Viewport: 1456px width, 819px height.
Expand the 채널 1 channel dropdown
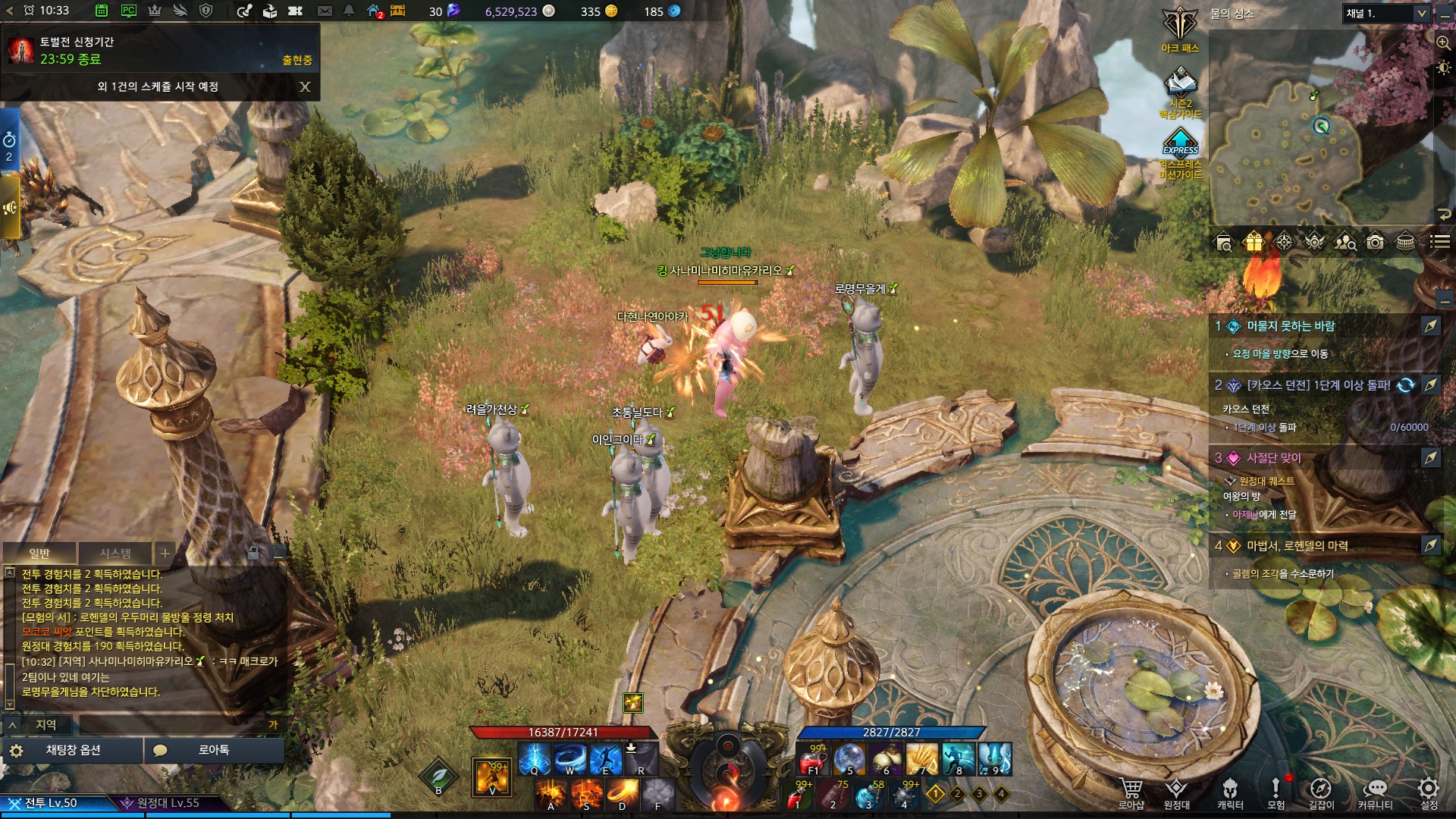click(1422, 14)
